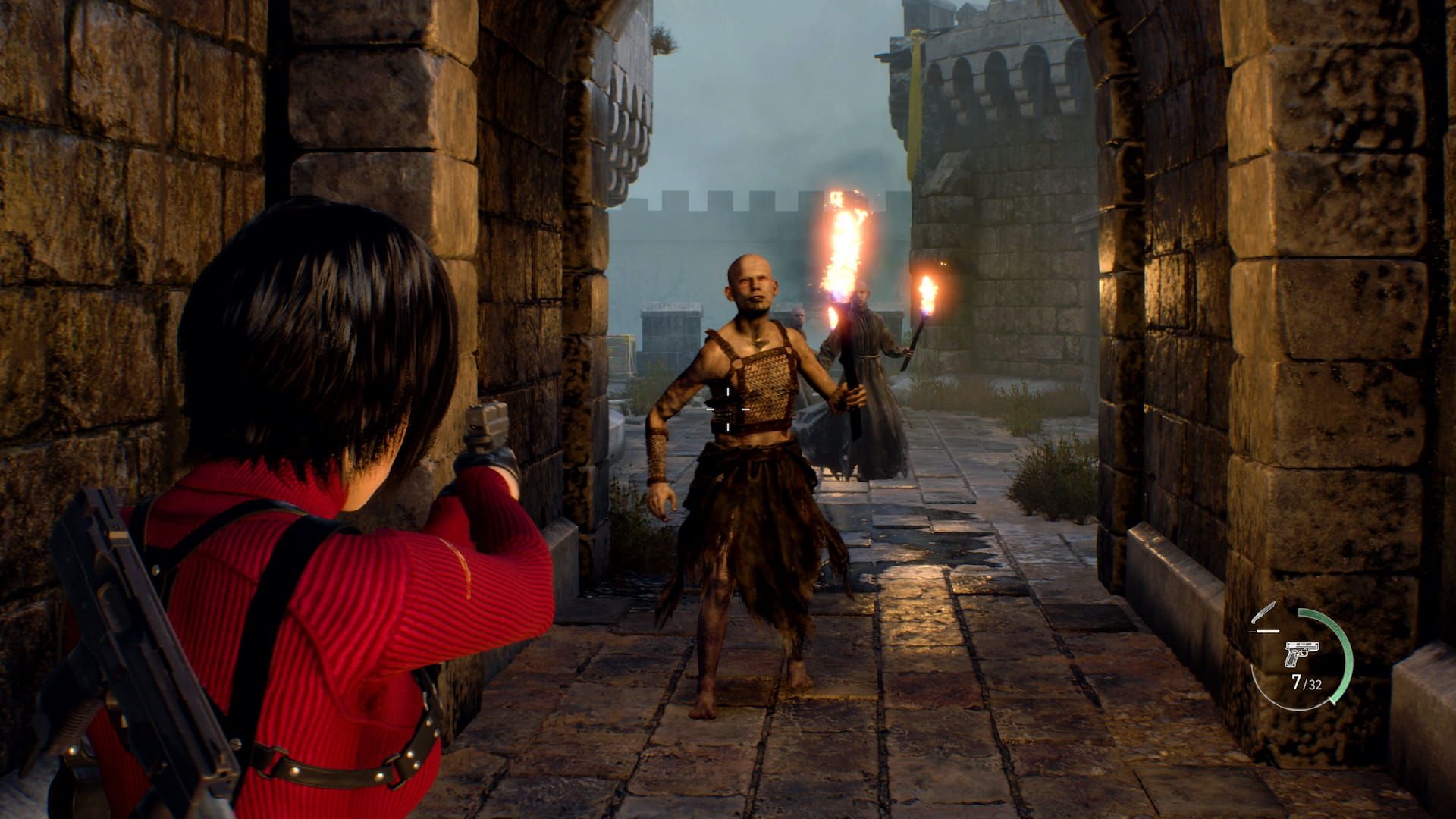Click the crosshair reticle on the enemy
This screenshot has height=819, width=1456.
point(730,409)
